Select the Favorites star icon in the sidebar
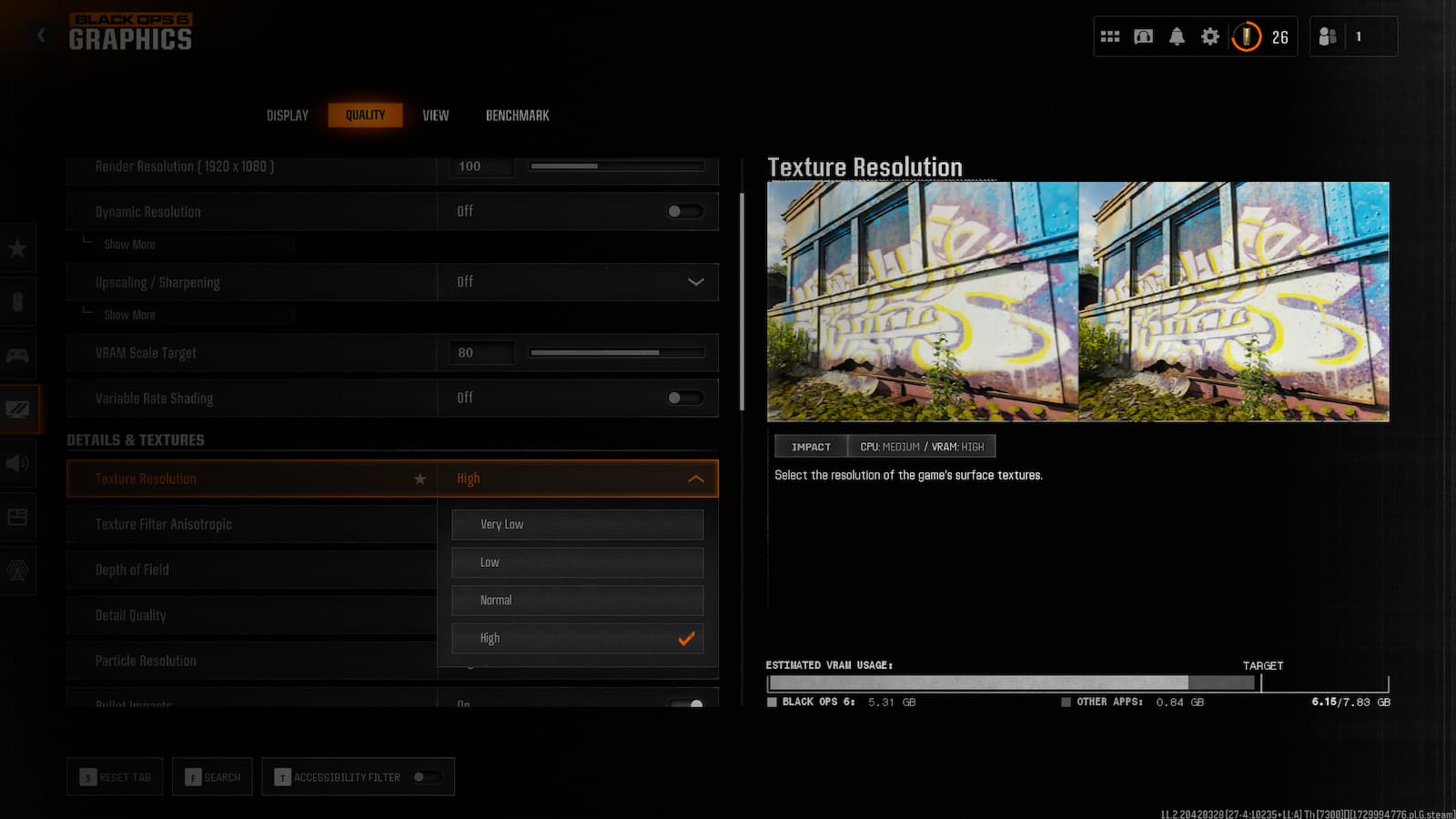This screenshot has height=819, width=1456. coord(18,248)
